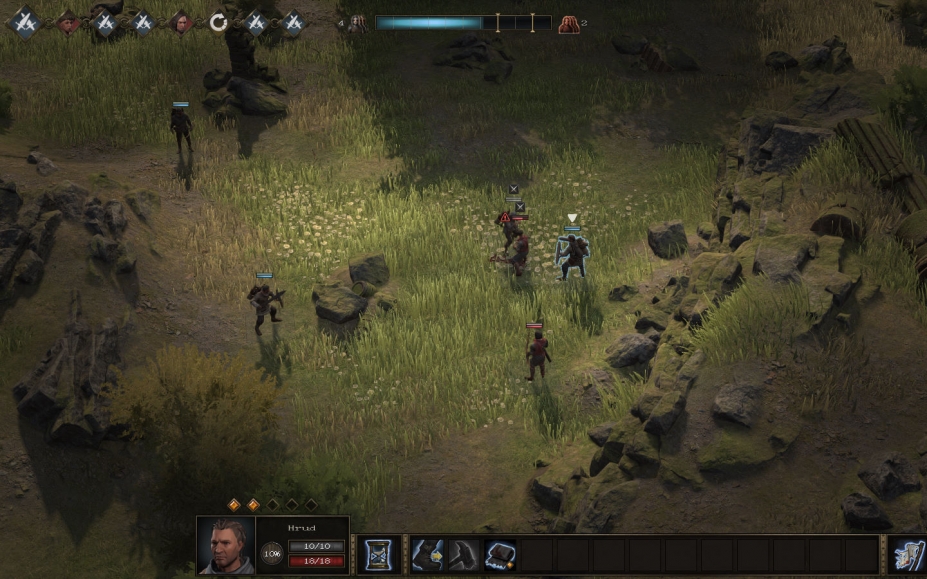
Task: Select the circular arrow round marker
Action: pyautogui.click(x=218, y=22)
